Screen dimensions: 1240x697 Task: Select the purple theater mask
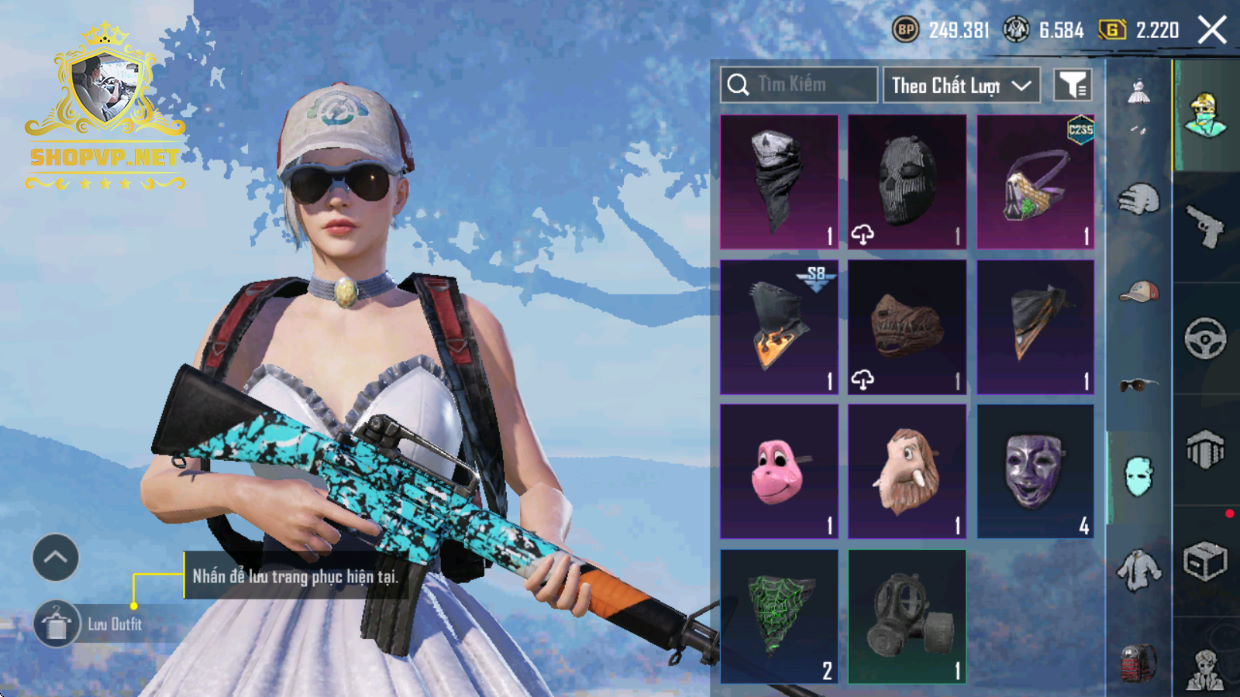tap(1035, 471)
